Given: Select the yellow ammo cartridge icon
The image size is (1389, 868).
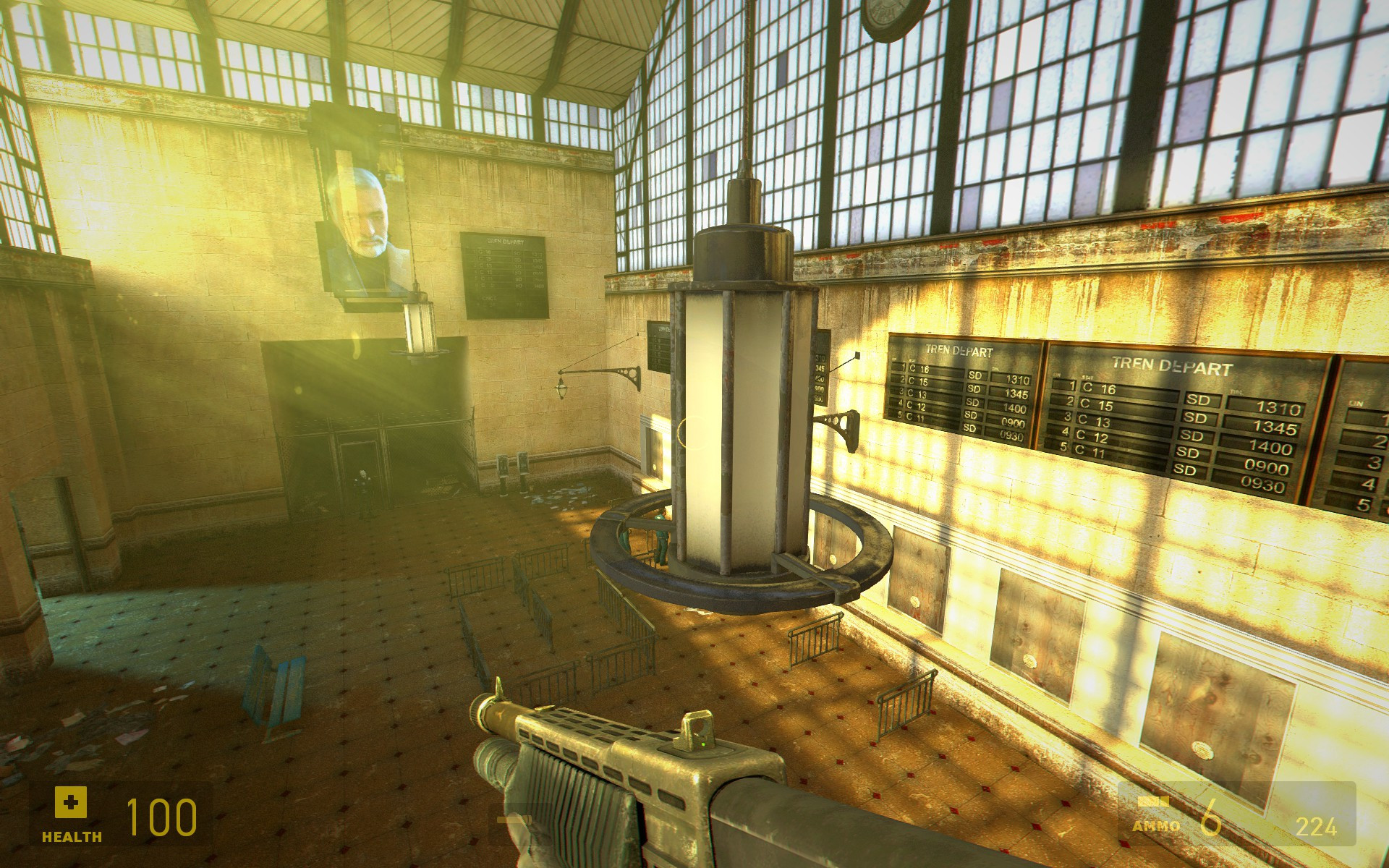Looking at the screenshot, I should (x=1155, y=801).
